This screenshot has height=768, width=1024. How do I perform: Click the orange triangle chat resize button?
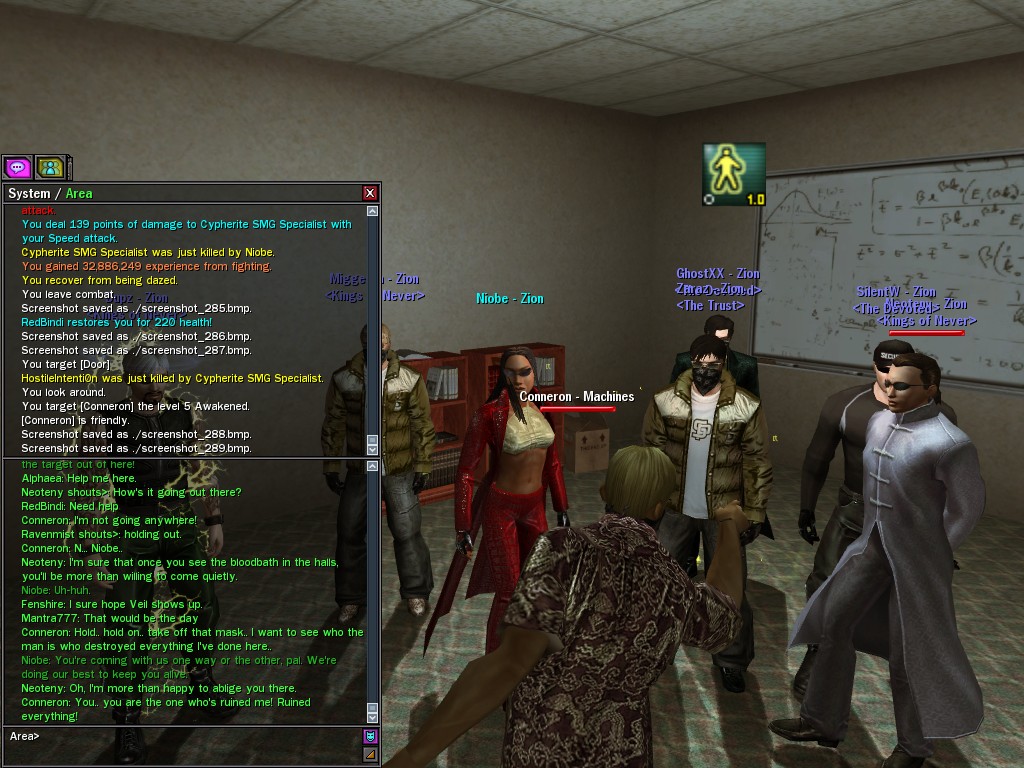pyautogui.click(x=371, y=754)
